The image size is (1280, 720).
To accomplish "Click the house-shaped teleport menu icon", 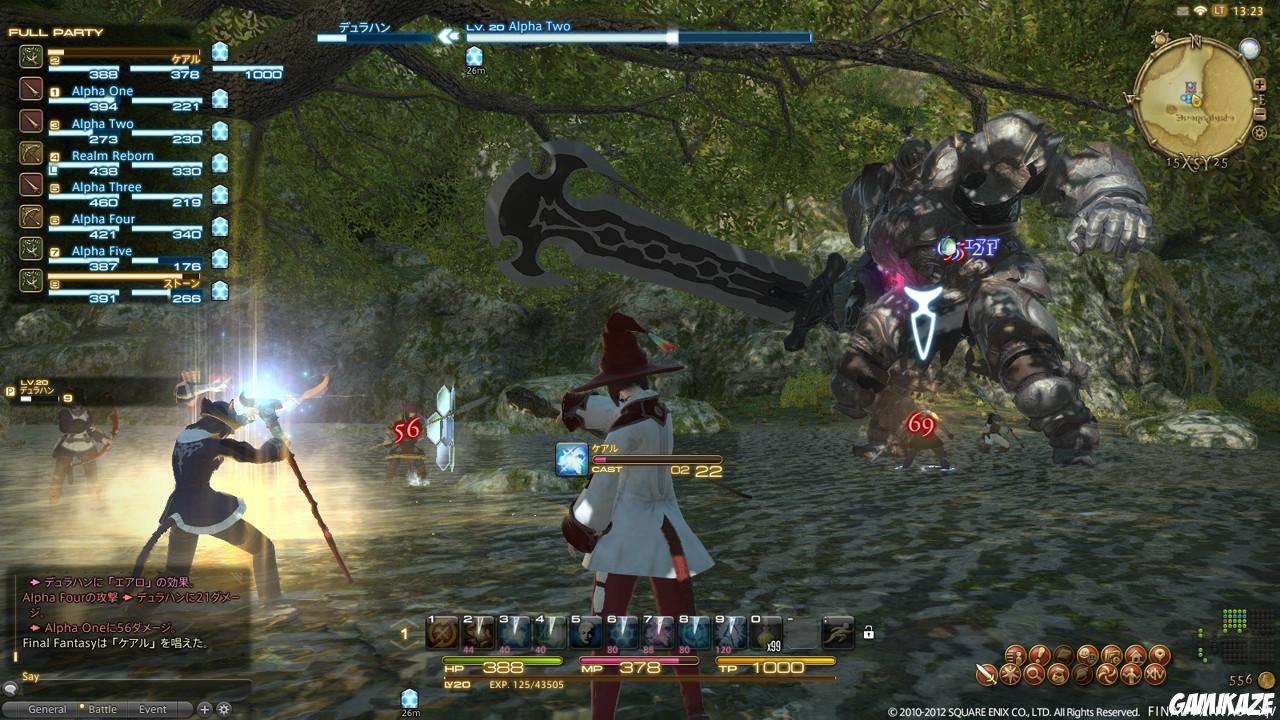I will click(x=1135, y=654).
